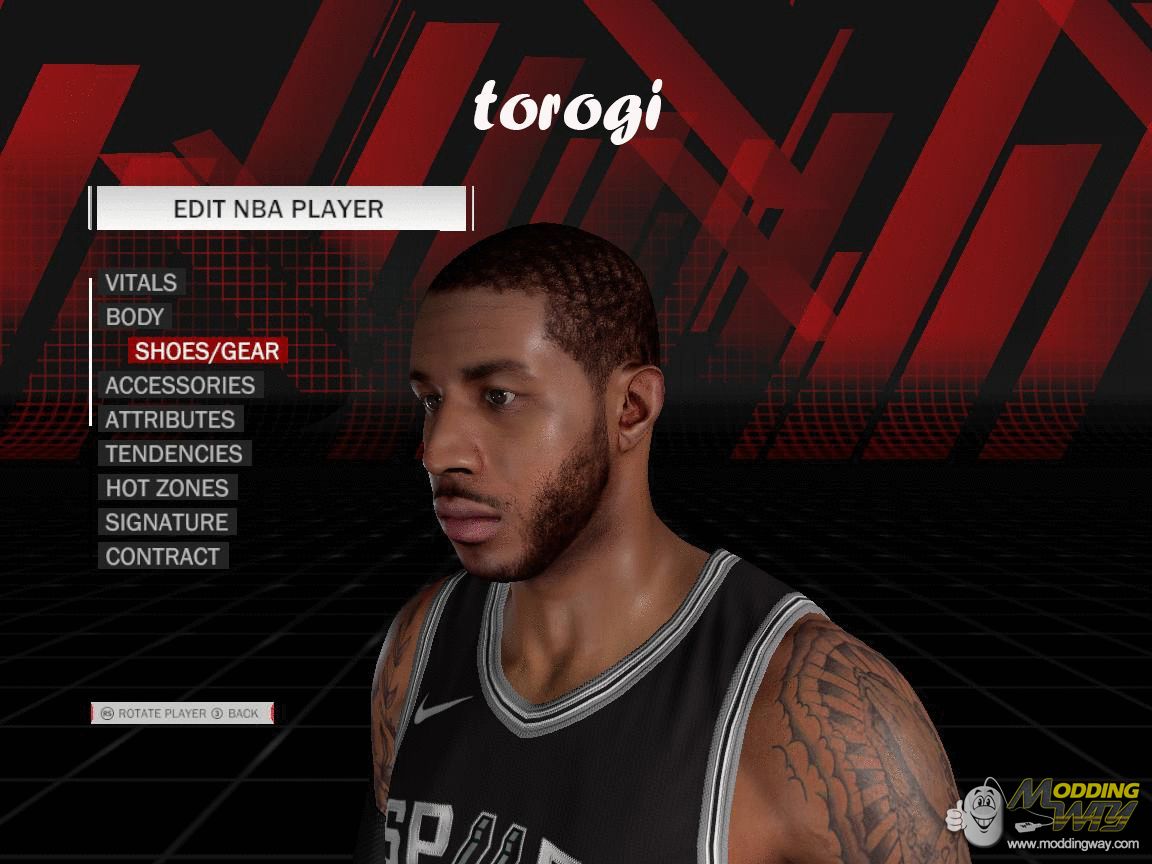
Task: Choose the highlighted Shoes/Gear entry
Action: (207, 351)
